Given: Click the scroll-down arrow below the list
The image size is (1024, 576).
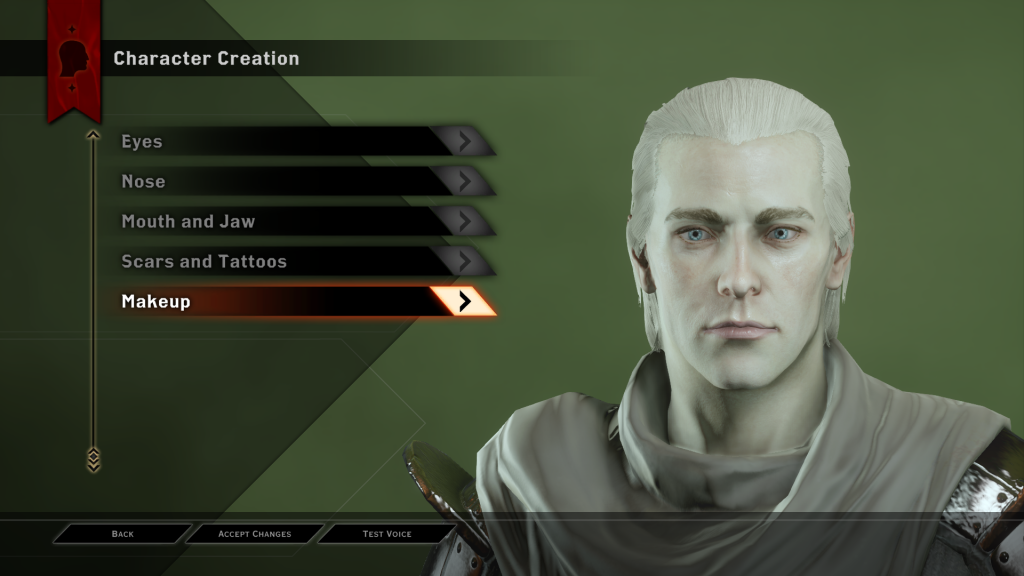Looking at the screenshot, I should click(93, 459).
